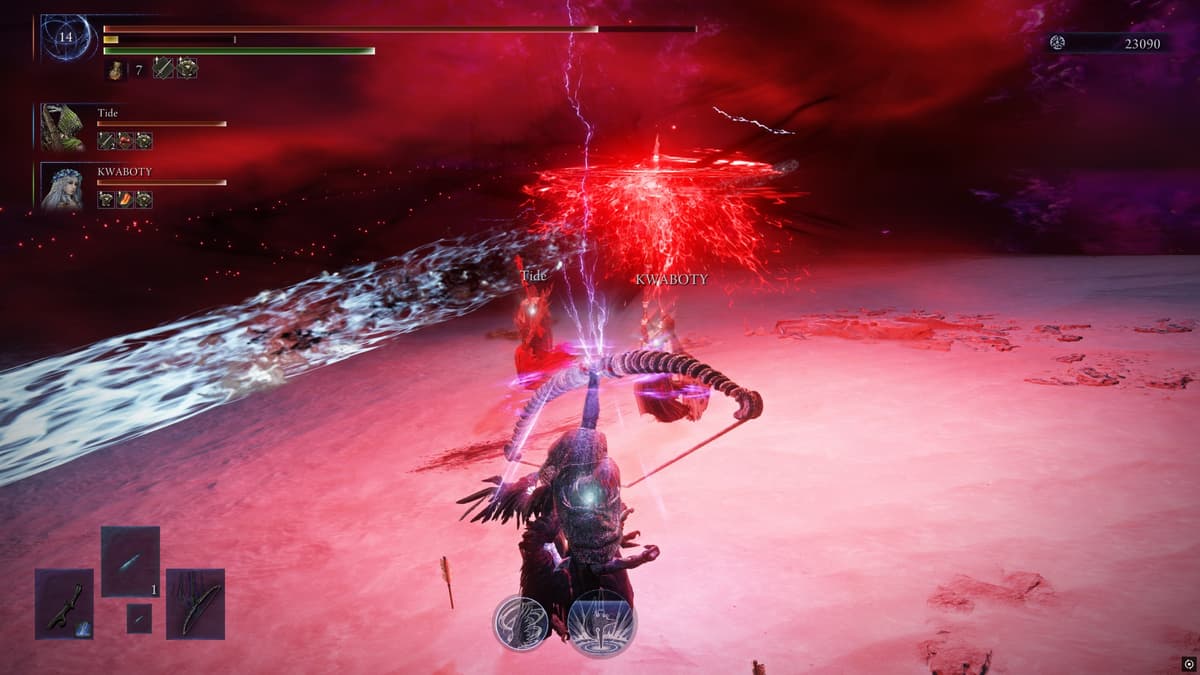Select the sword buff status icon under the player bars

(x=163, y=68)
